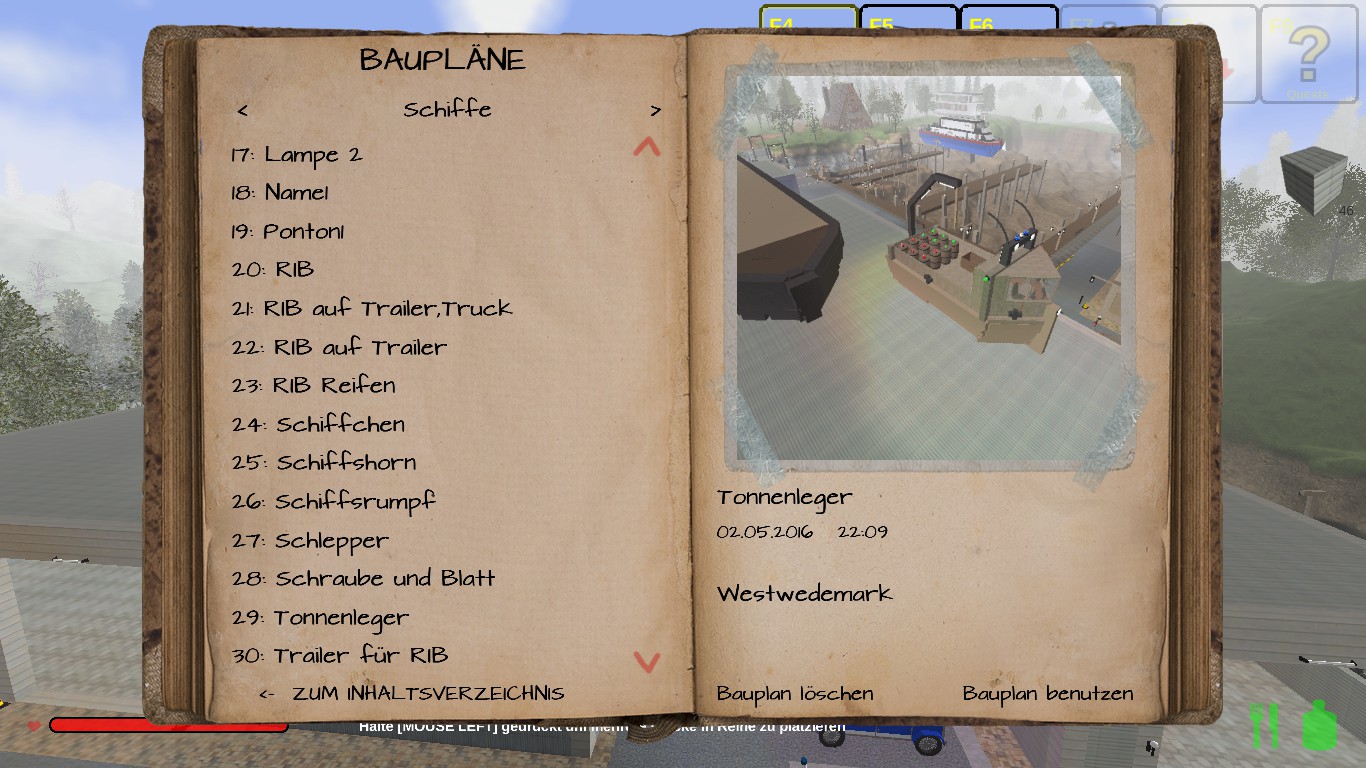Switch to the next blueprint category
This screenshot has height=768, width=1366.
655,110
